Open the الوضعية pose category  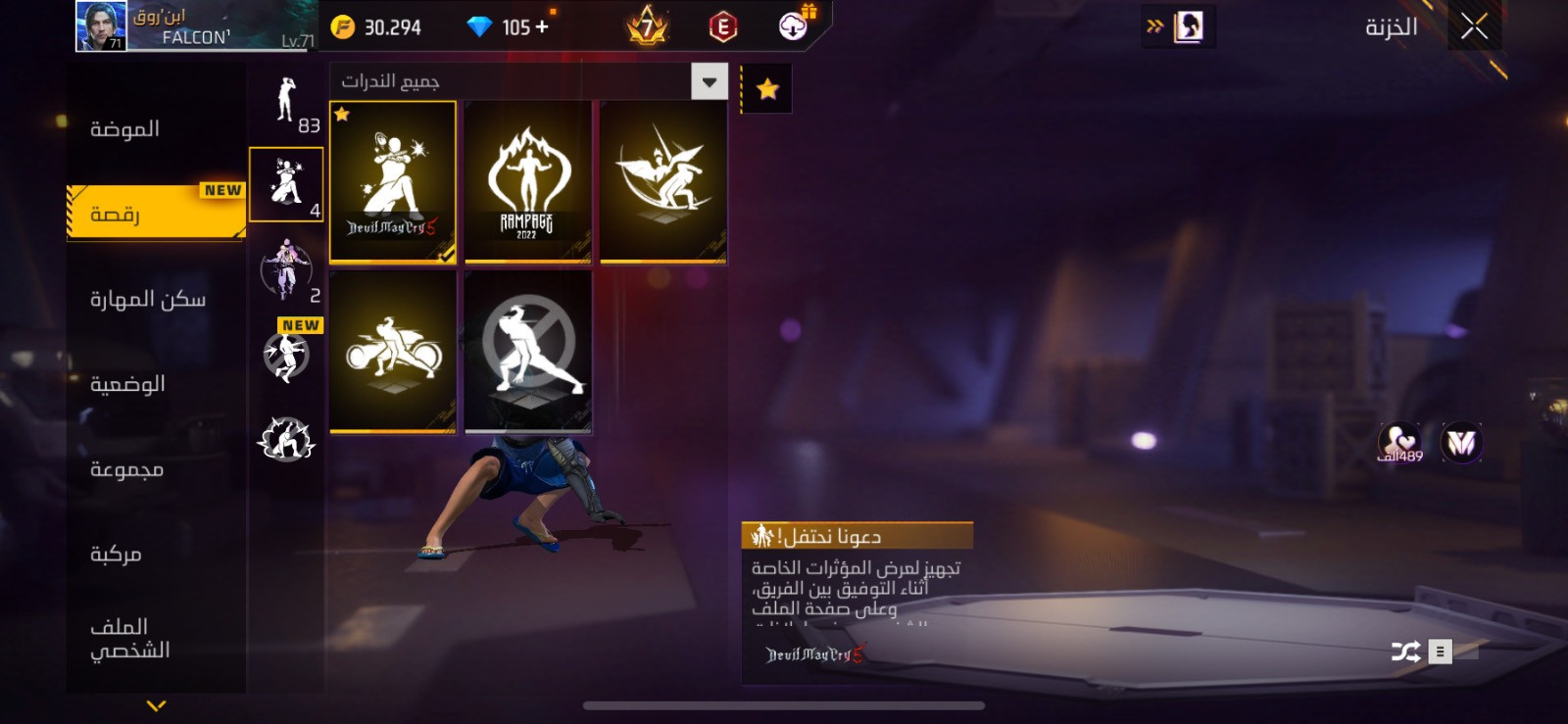click(x=128, y=384)
